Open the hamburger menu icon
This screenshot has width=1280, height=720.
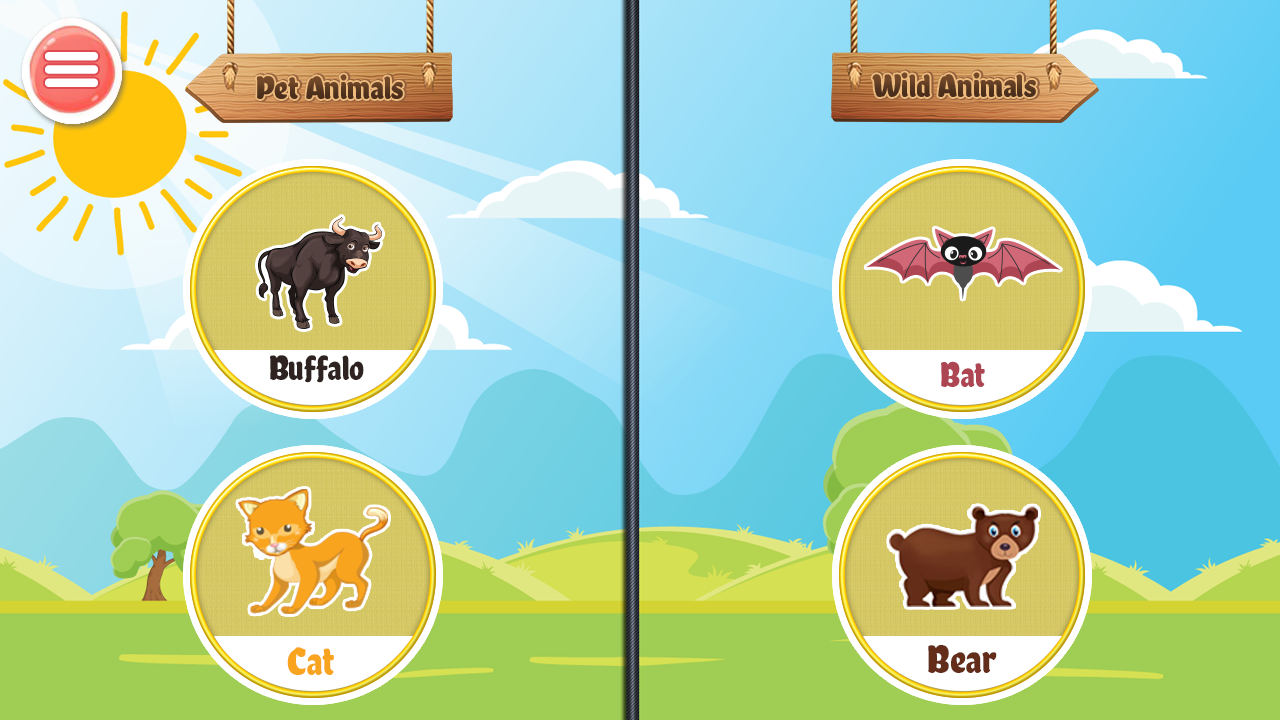click(x=71, y=67)
